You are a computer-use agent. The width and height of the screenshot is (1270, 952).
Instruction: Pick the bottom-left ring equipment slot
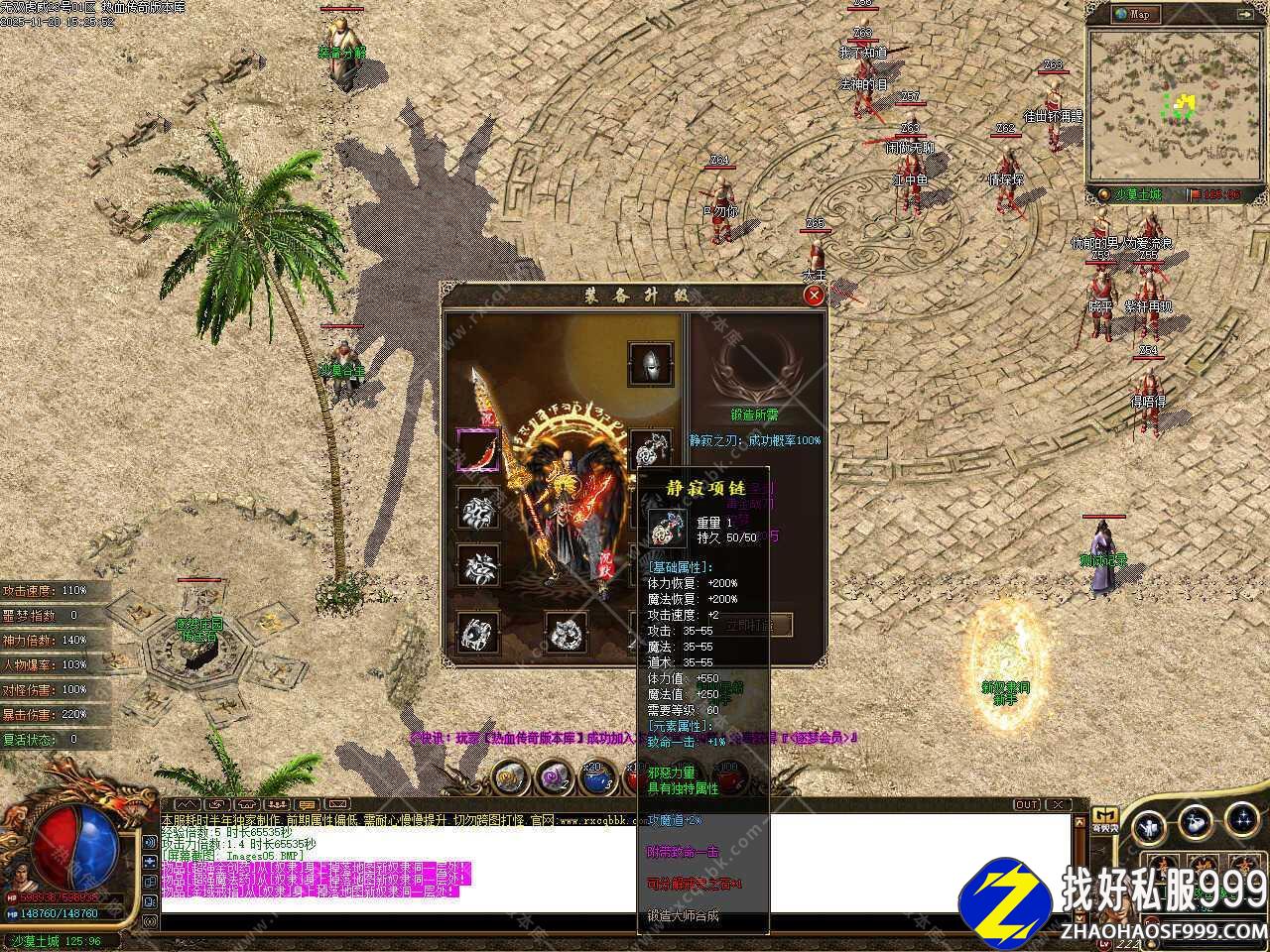click(477, 634)
